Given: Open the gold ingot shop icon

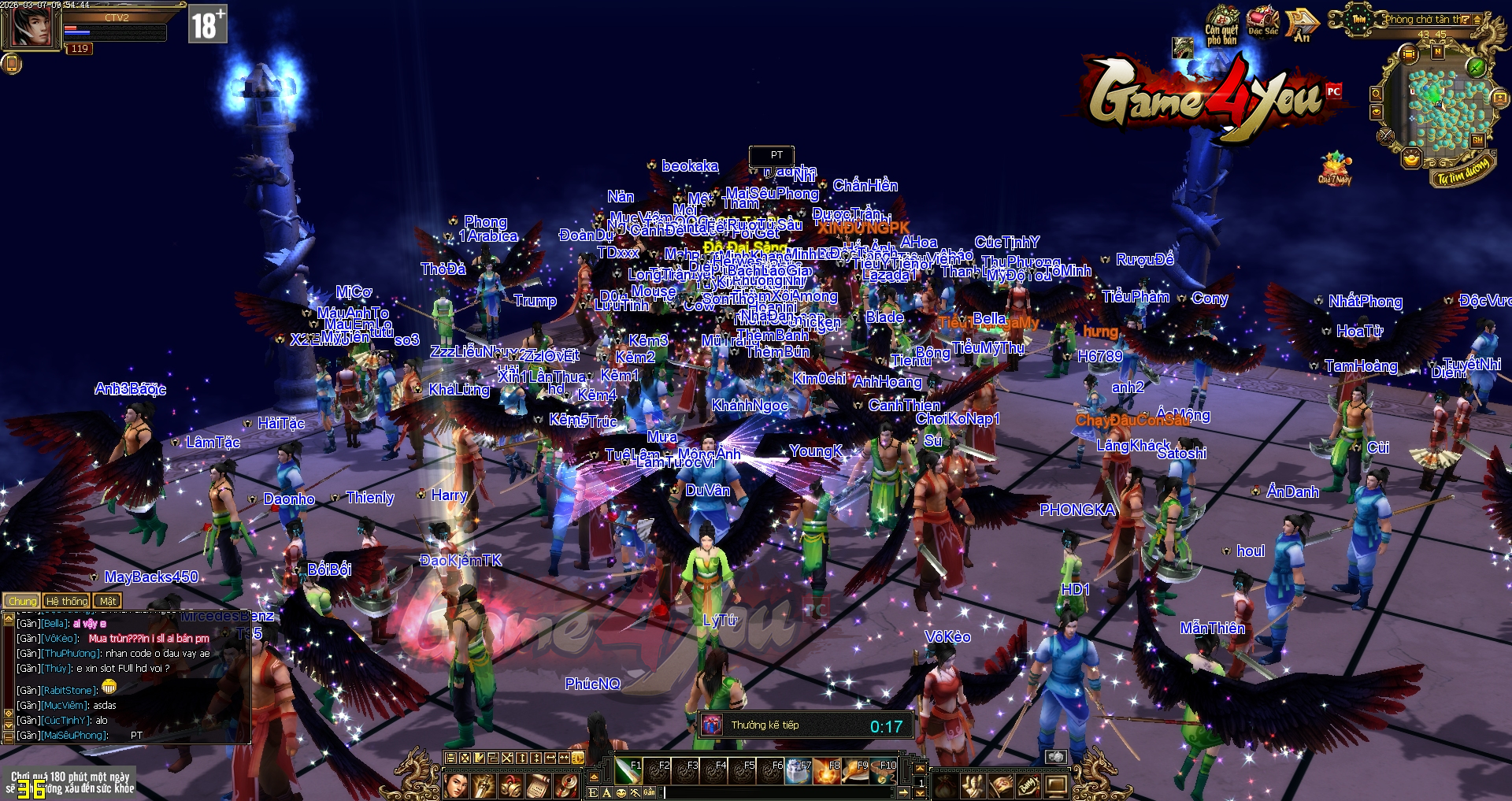Looking at the screenshot, I should (1411, 159).
